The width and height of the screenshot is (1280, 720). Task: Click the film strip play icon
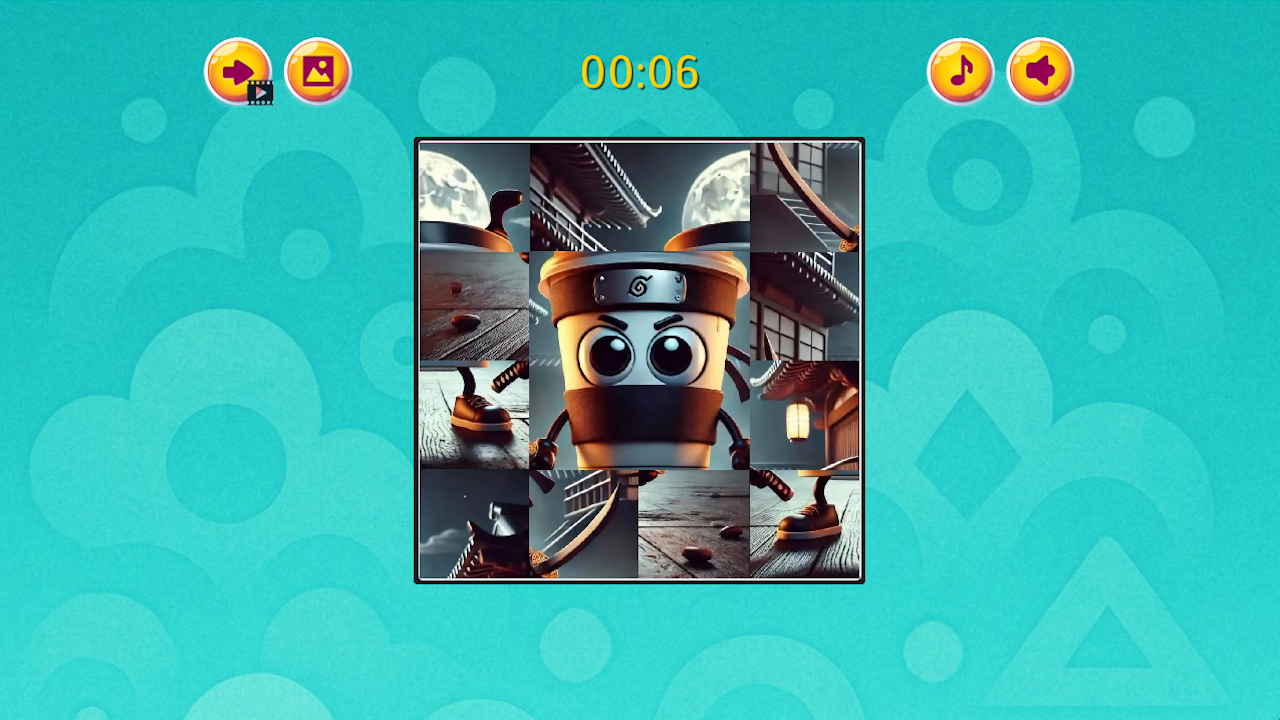point(261,93)
